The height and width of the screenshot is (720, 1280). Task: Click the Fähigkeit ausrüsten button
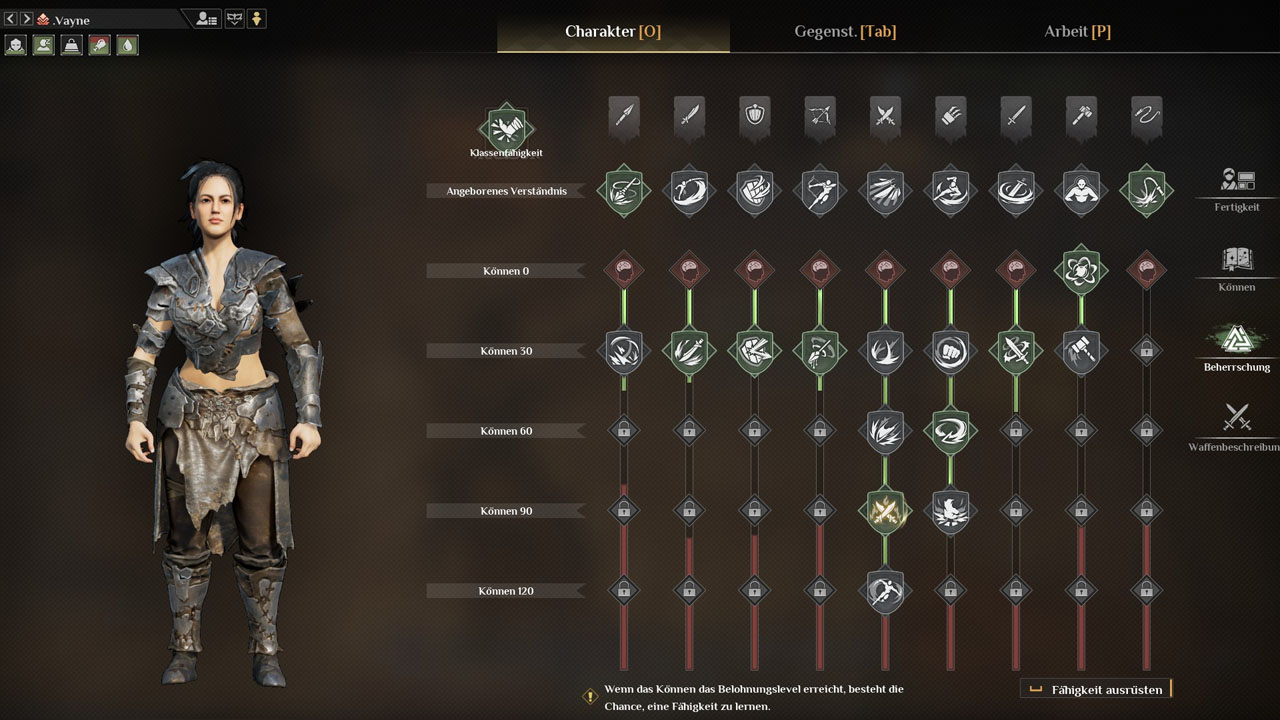[x=1096, y=689]
